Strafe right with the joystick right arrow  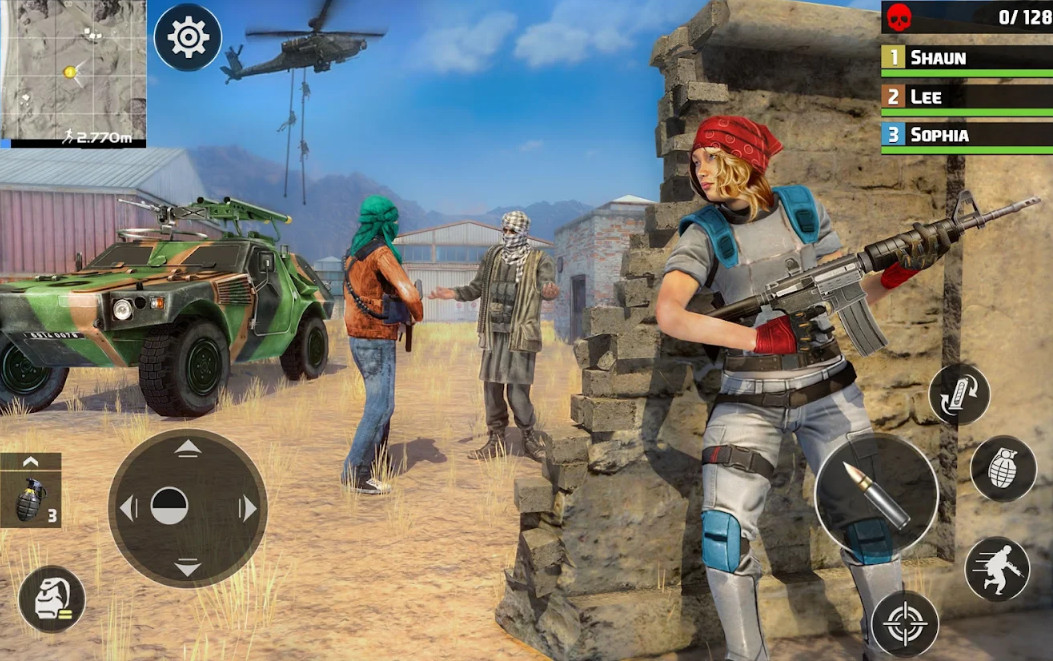(248, 508)
